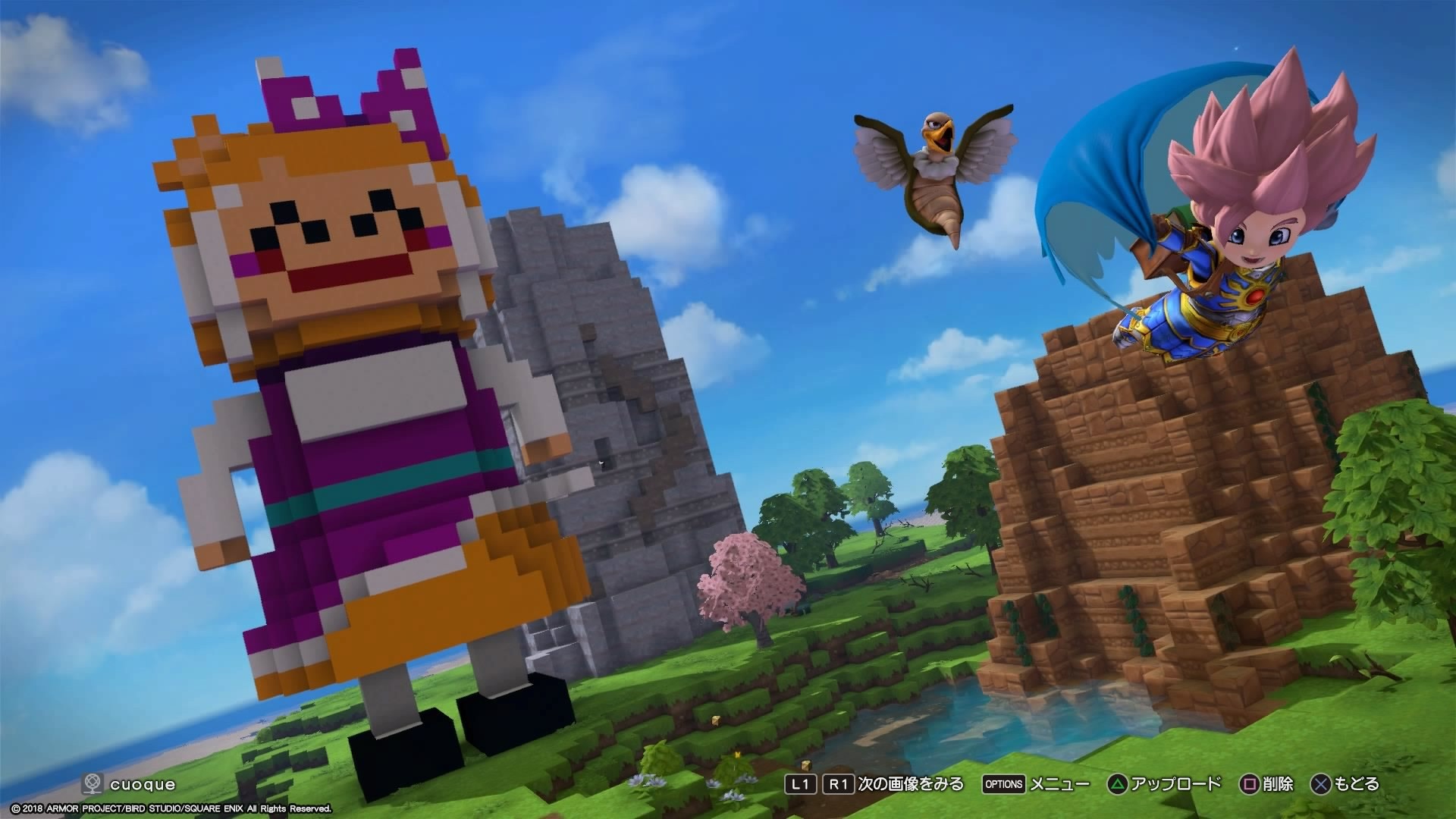Open メニュー from the bottom bar
1456x819 pixels.
[x=1059, y=785]
